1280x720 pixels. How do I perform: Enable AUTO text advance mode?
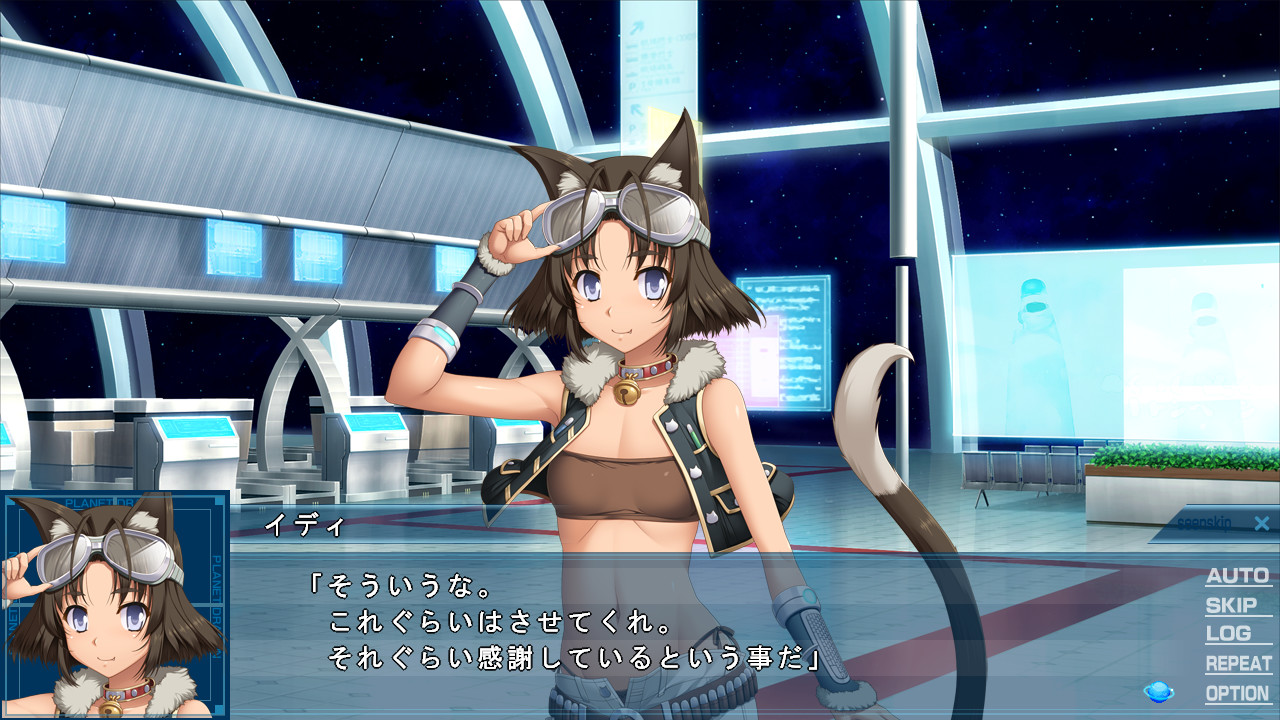pyautogui.click(x=1237, y=576)
